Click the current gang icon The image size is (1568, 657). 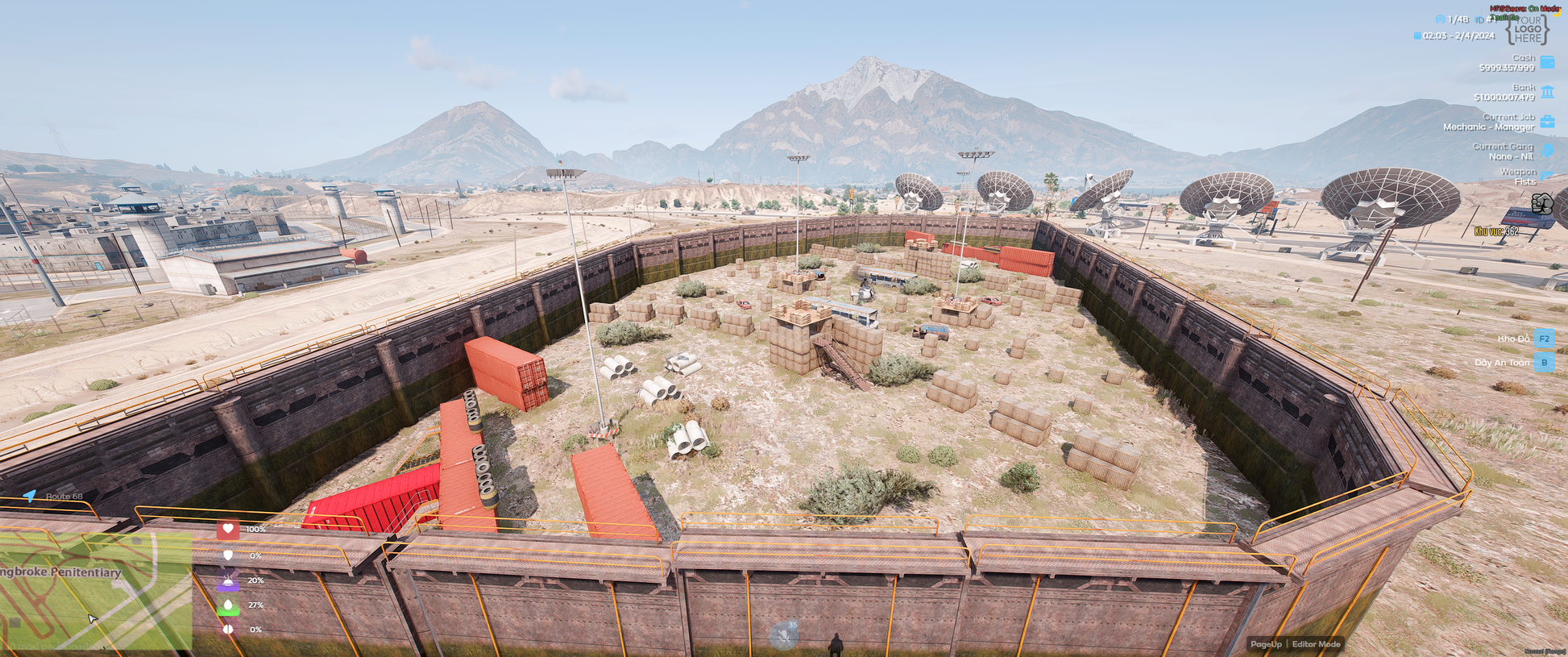(1547, 151)
